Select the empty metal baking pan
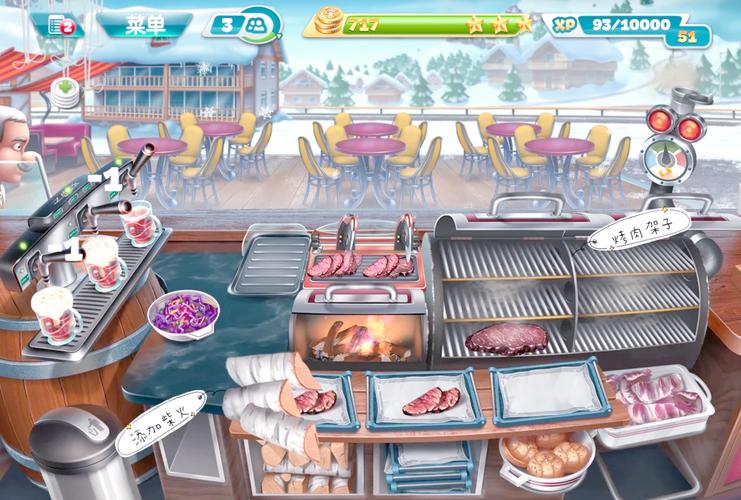 (x=269, y=263)
